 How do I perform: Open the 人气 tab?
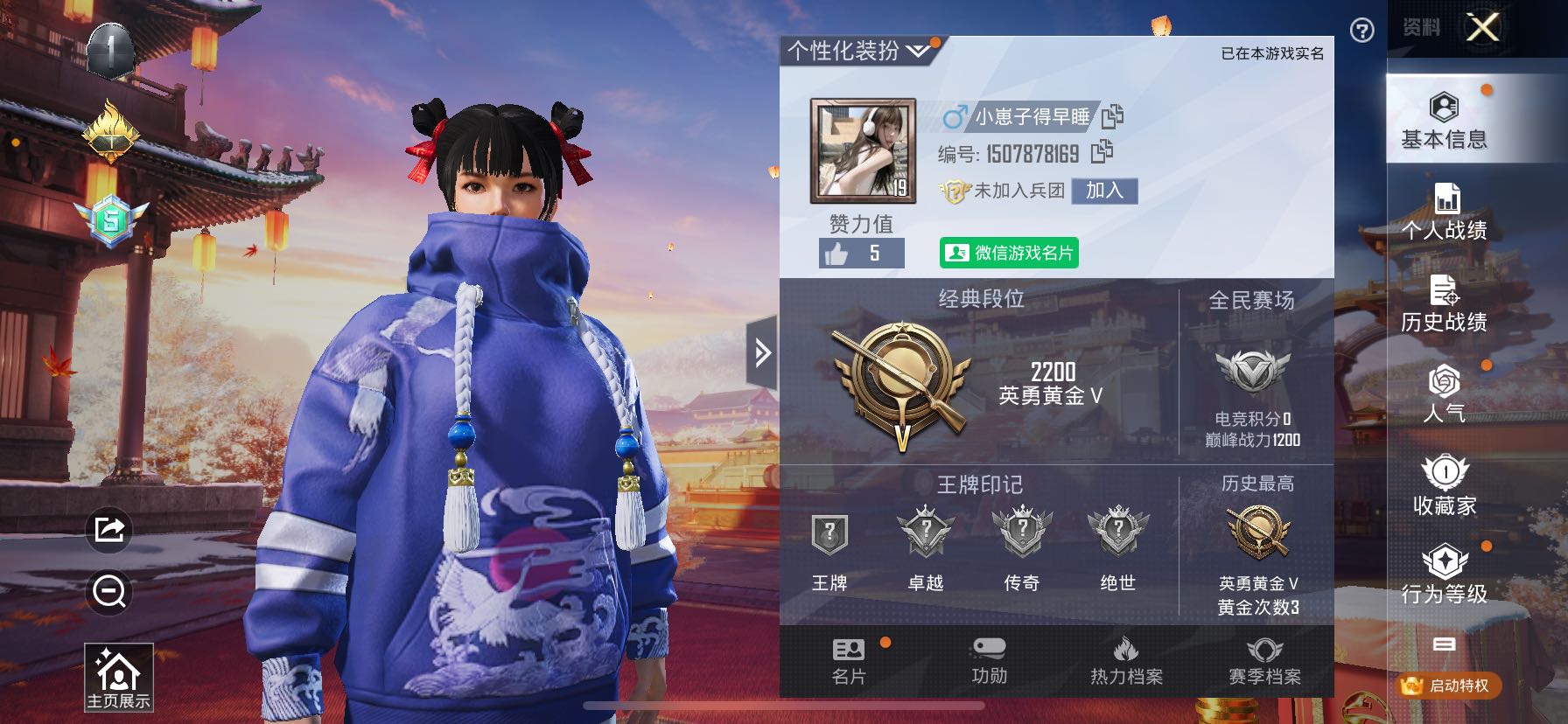coord(1444,394)
